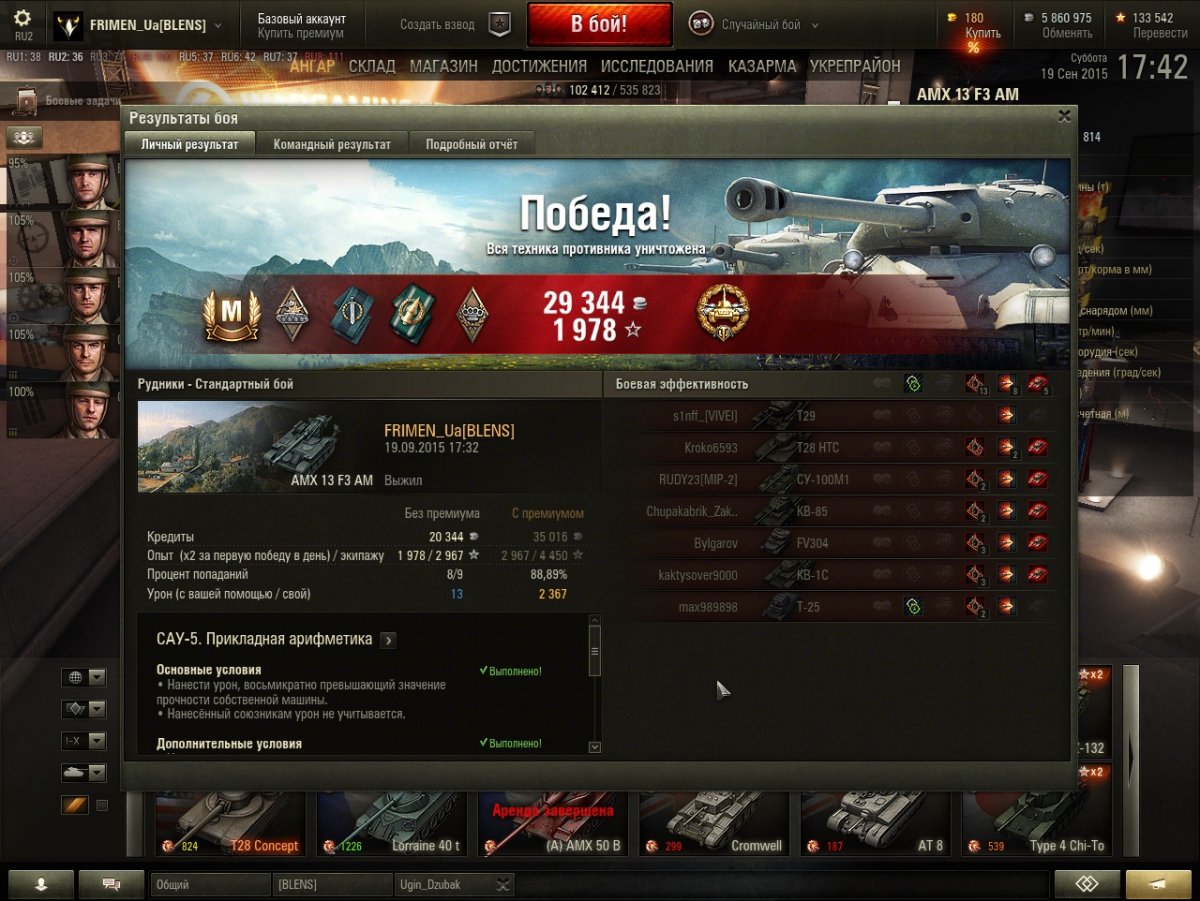Go to the МАГАЗИН store
Image resolution: width=1200 pixels, height=901 pixels.
pos(444,66)
